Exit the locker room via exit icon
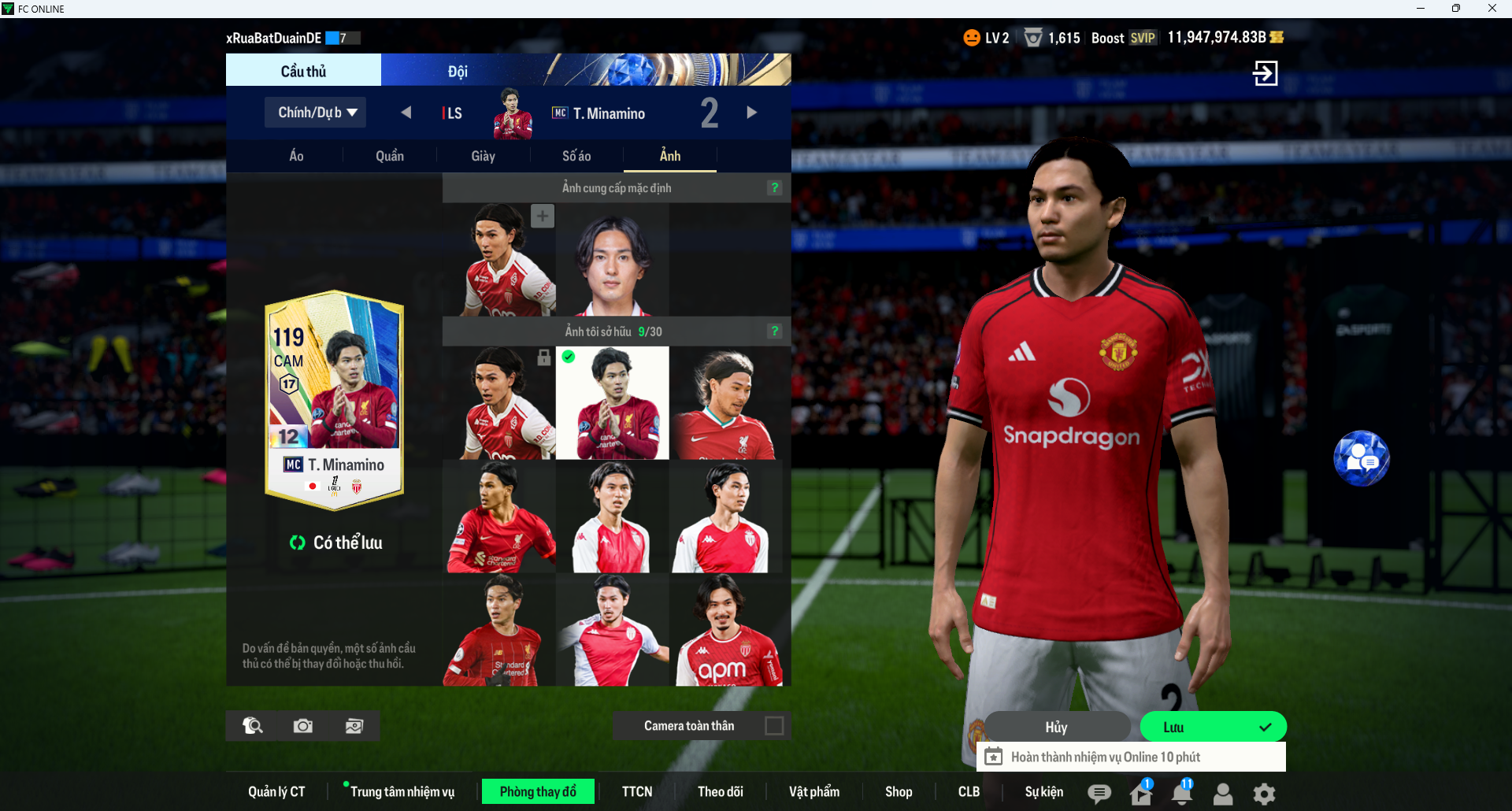1512x811 pixels. (x=1265, y=73)
